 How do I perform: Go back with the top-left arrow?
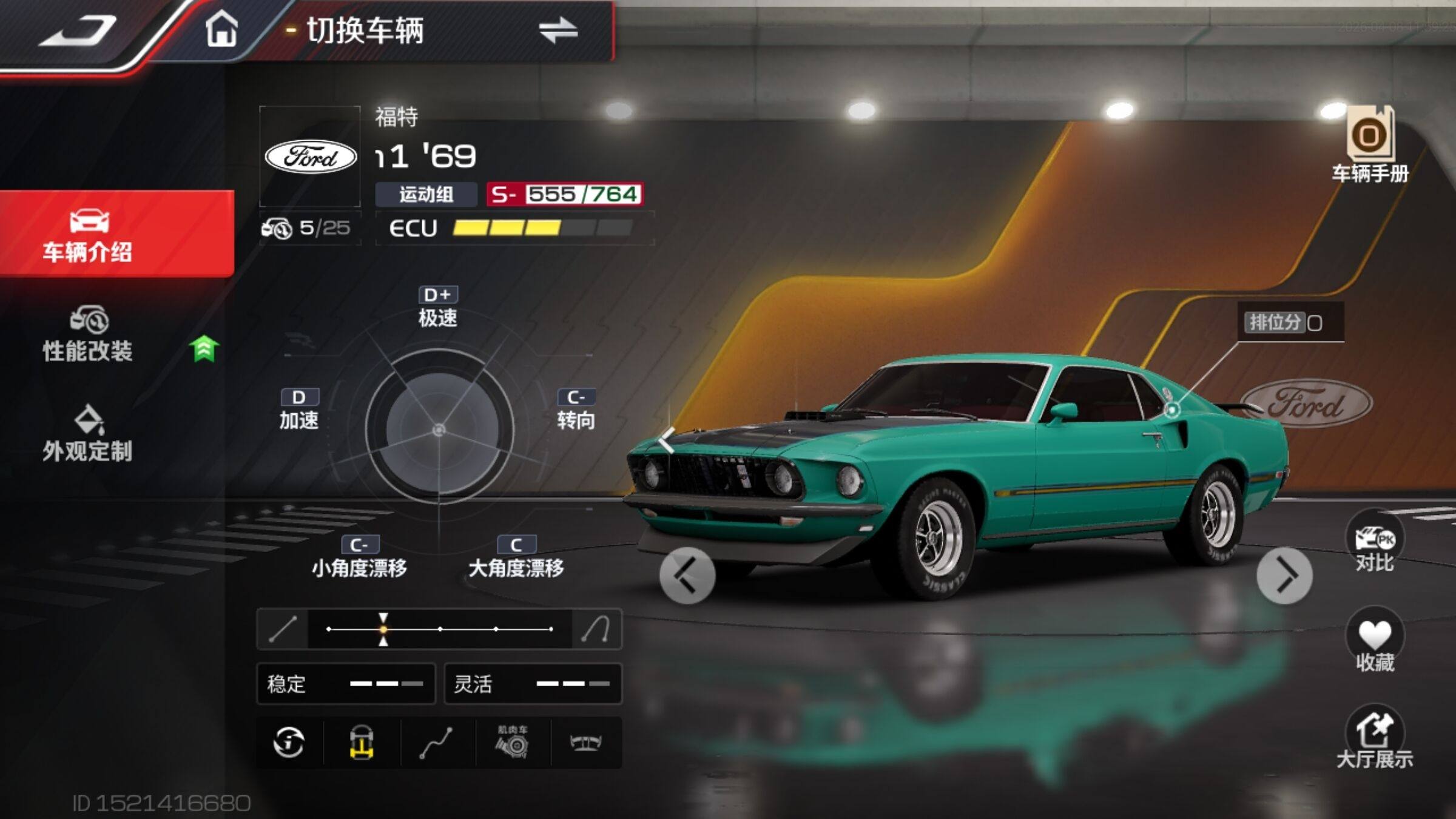79,32
